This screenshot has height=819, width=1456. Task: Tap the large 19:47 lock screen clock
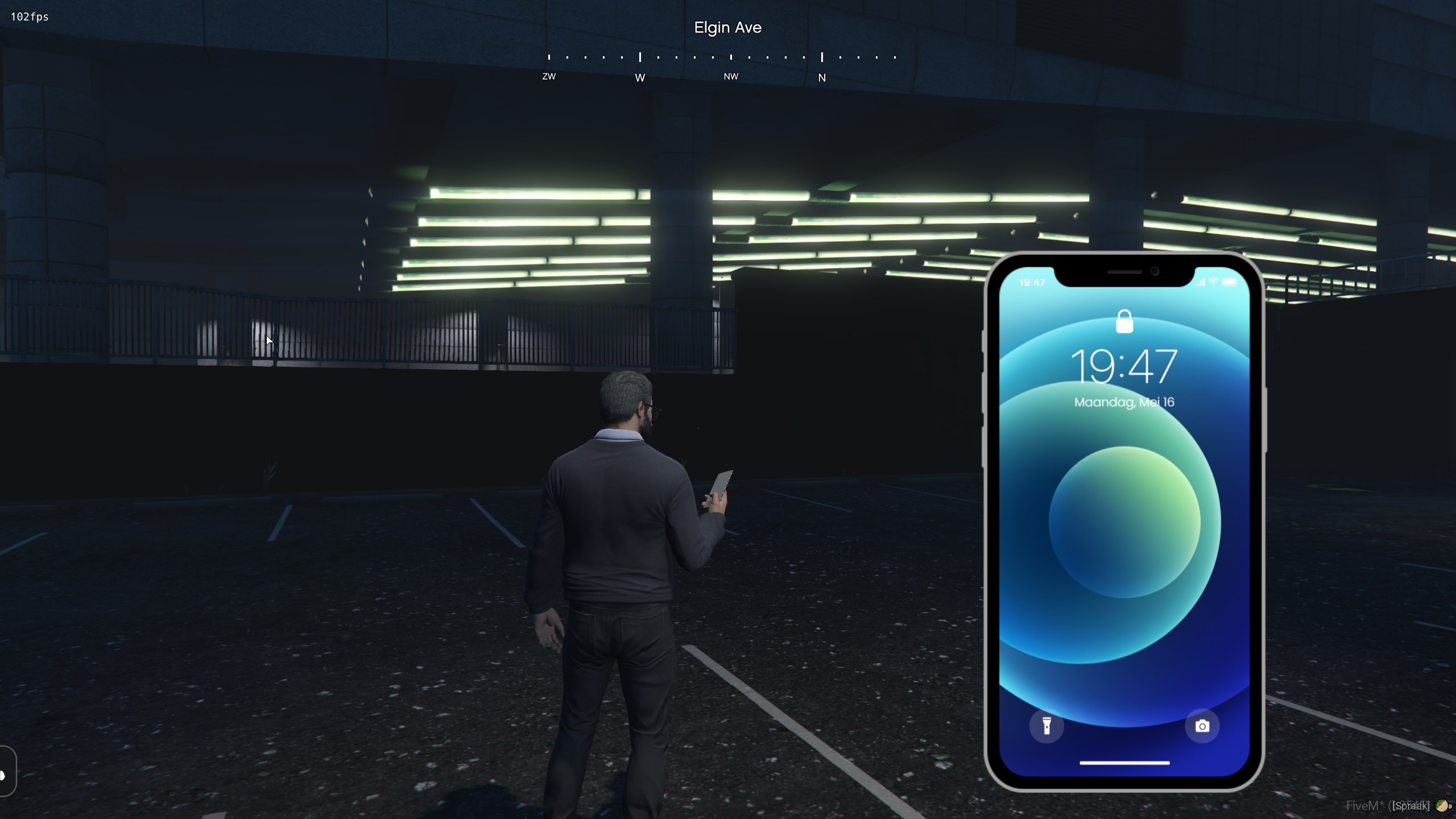(1124, 367)
